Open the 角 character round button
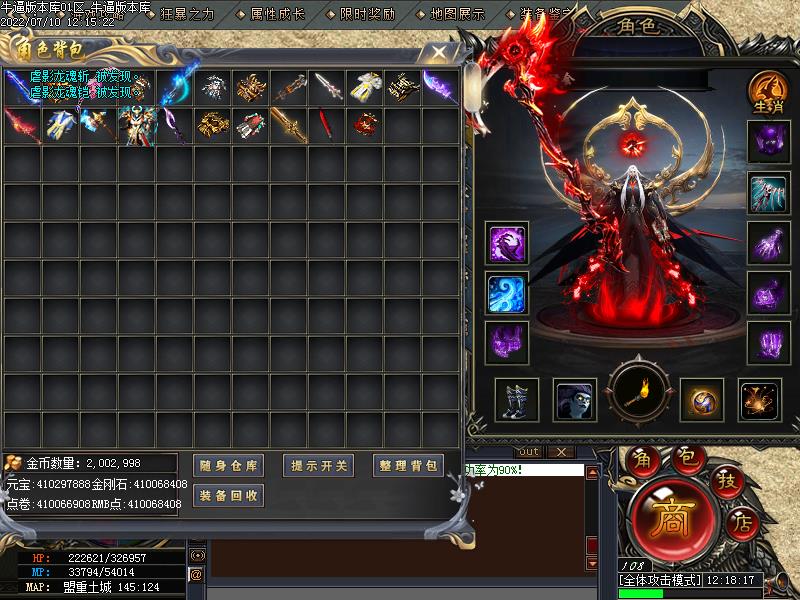 coord(643,458)
